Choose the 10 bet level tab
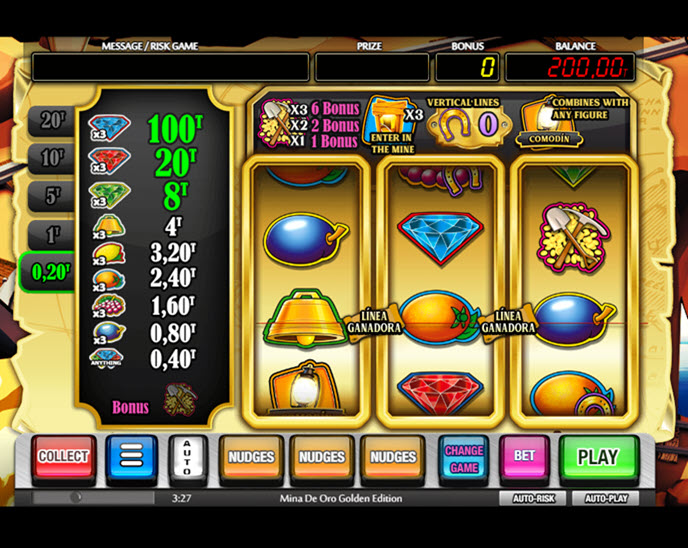The width and height of the screenshot is (688, 548). click(x=51, y=158)
